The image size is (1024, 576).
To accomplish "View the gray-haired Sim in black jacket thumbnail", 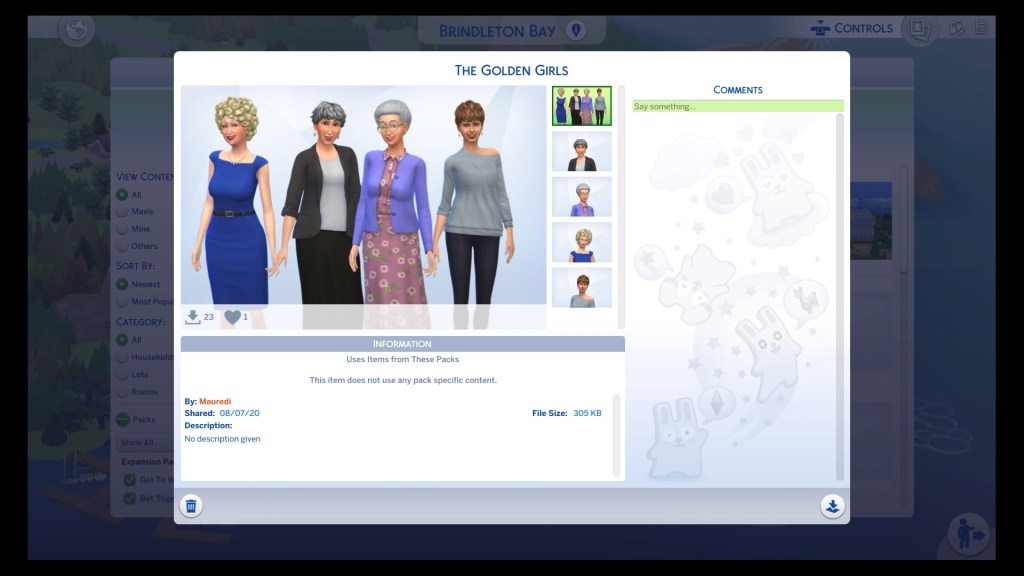I will pos(581,152).
